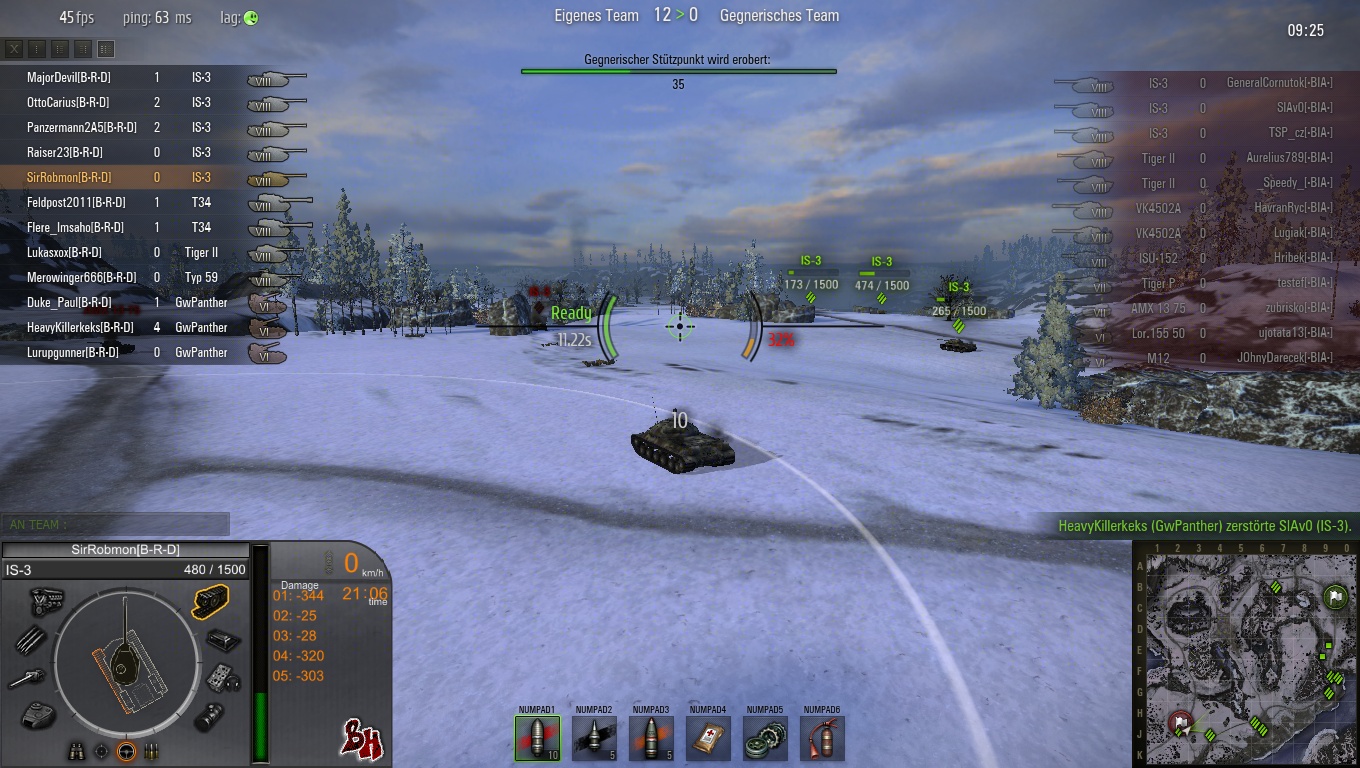Choose the NUMPAD3 shell with 5 rounds
Viewport: 1360px width, 768px height.
pyautogui.click(x=651, y=738)
